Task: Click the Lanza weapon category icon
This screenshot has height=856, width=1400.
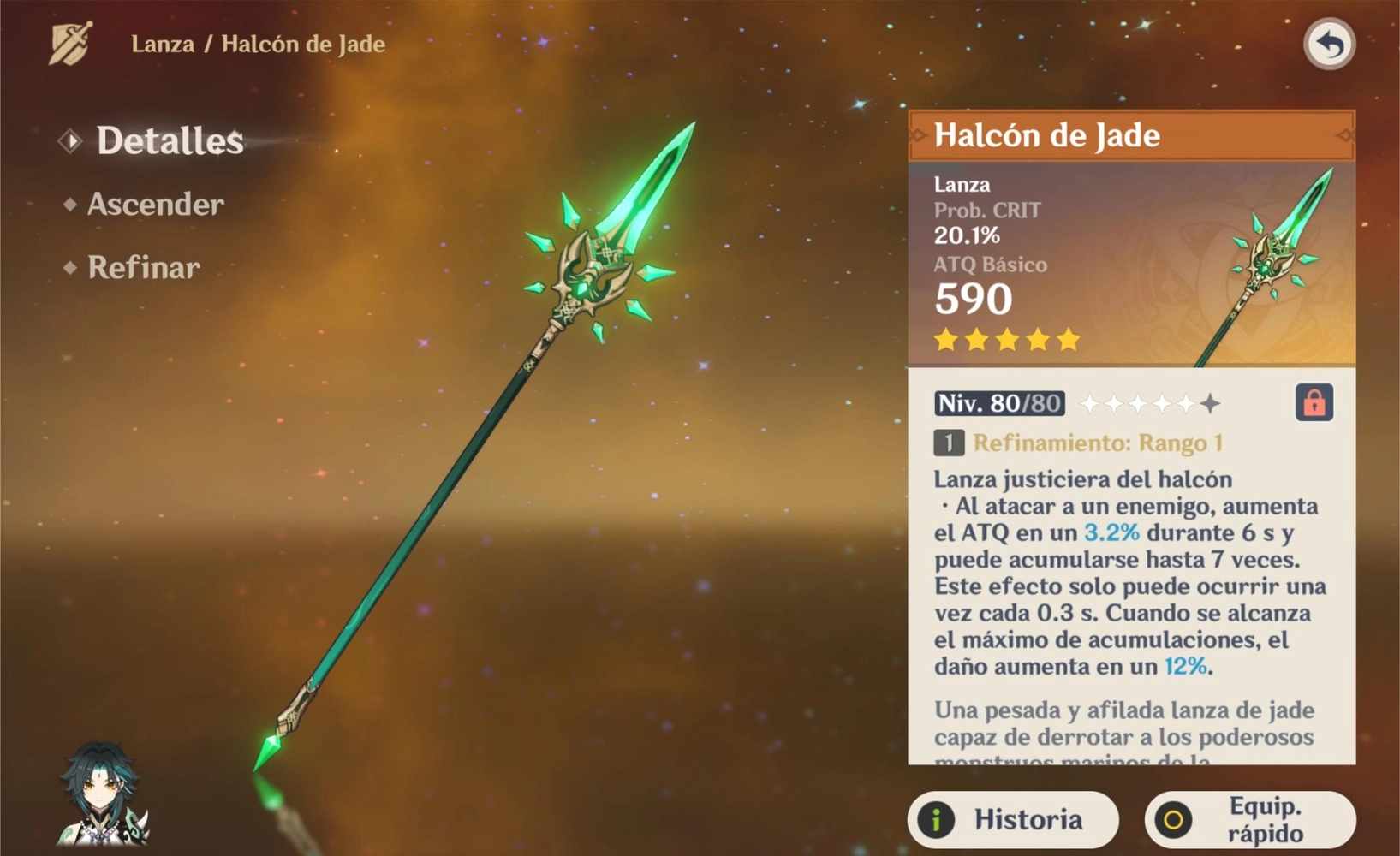Action: click(x=71, y=43)
